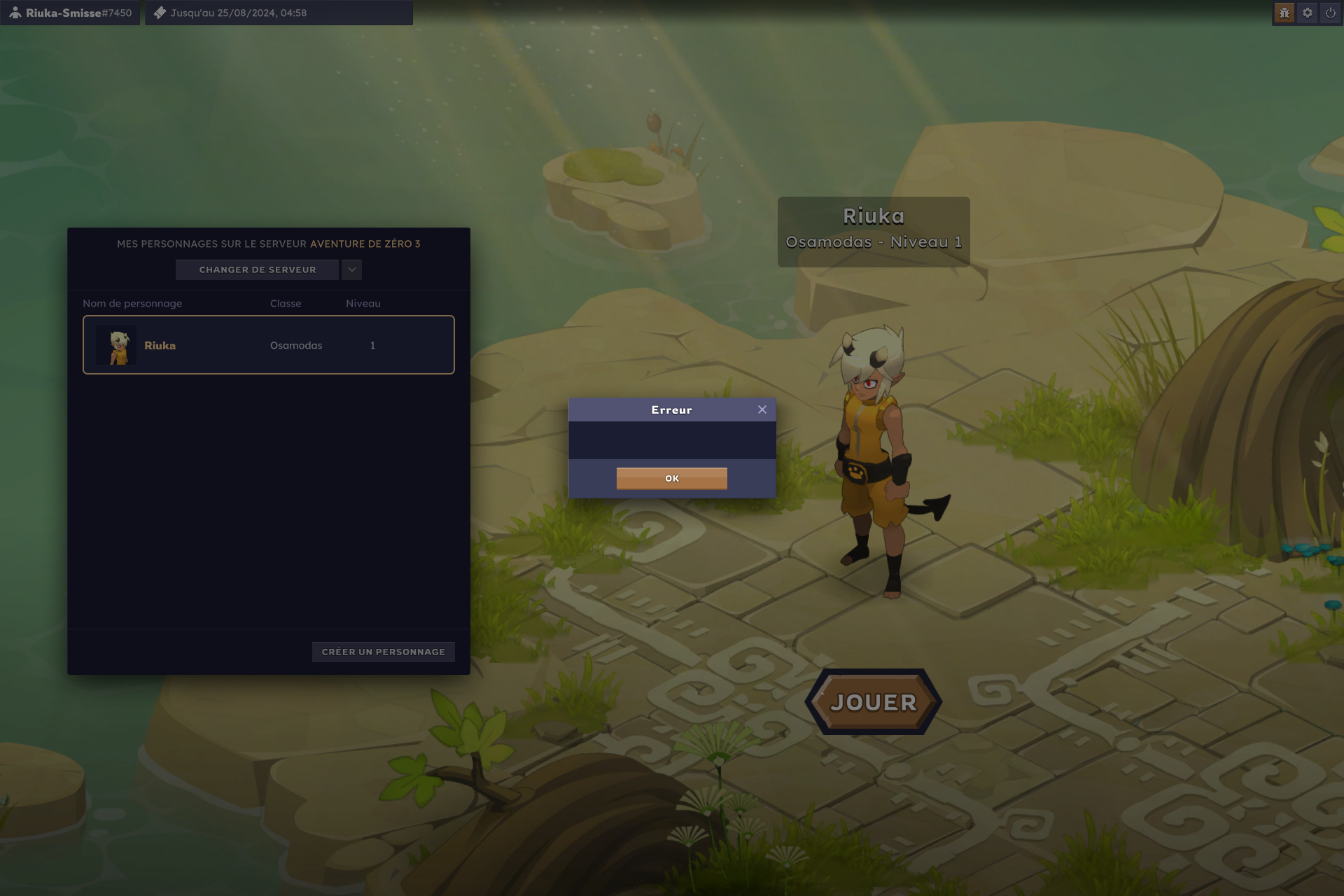Click the JOUER button

pyautogui.click(x=873, y=701)
